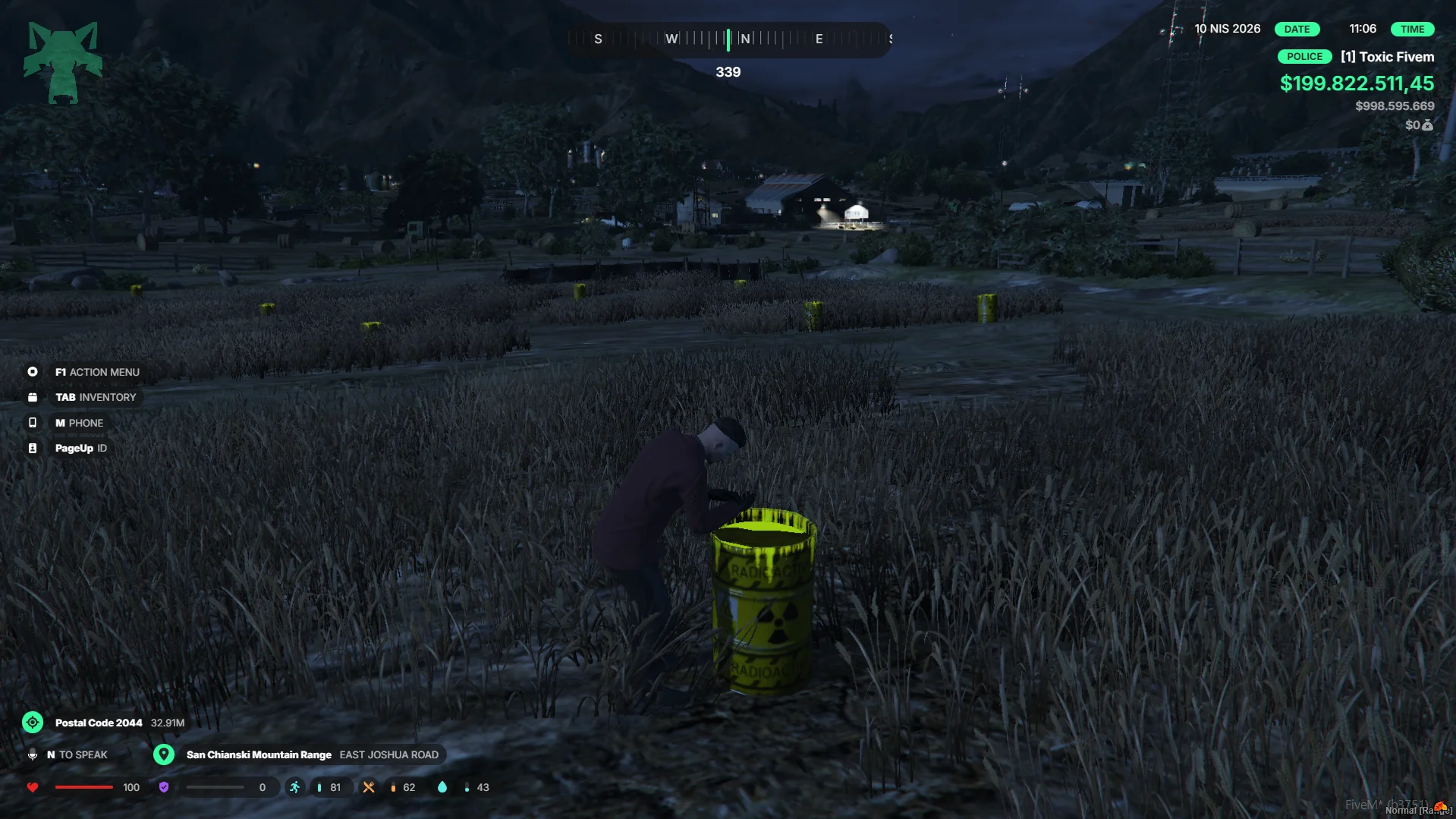Show the ID card icon

[33, 449]
